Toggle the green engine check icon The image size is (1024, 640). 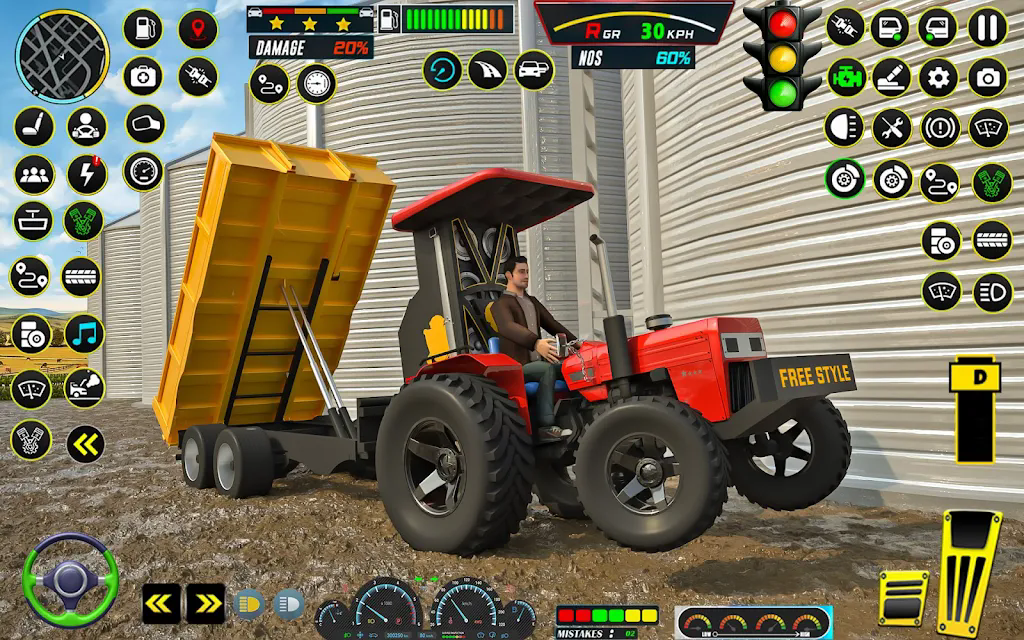point(846,77)
